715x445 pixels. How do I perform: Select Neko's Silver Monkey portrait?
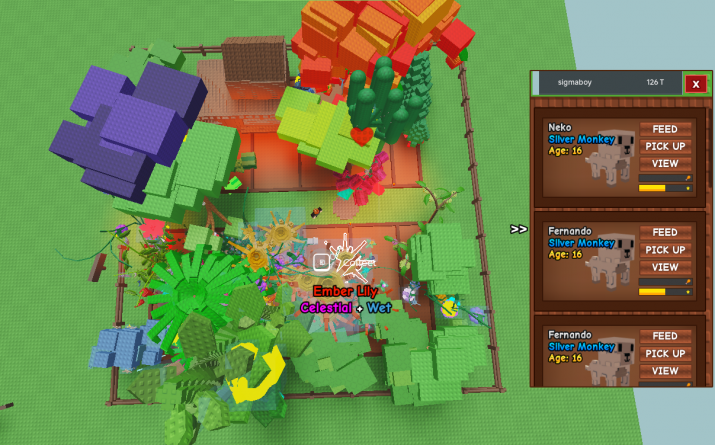(612, 154)
